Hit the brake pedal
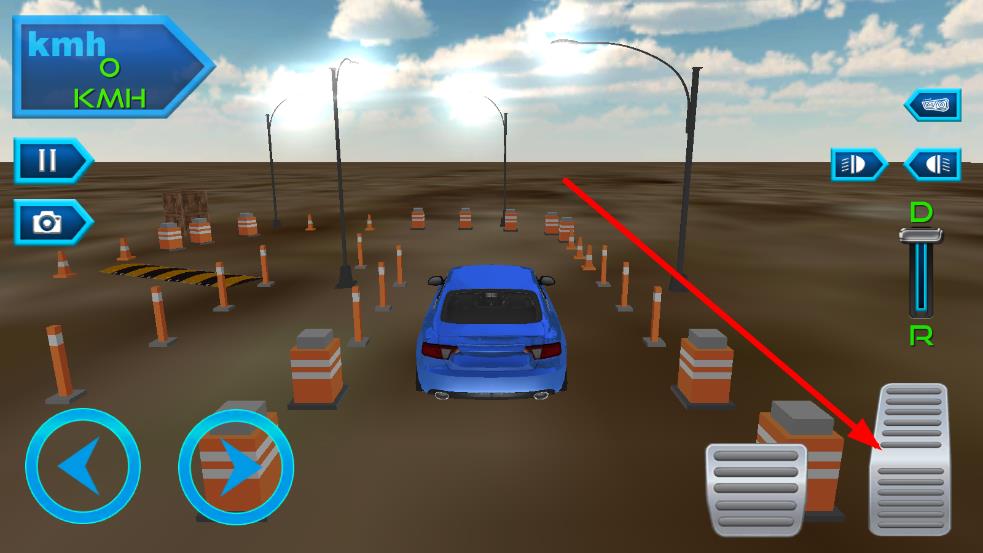983x553 pixels. click(755, 488)
